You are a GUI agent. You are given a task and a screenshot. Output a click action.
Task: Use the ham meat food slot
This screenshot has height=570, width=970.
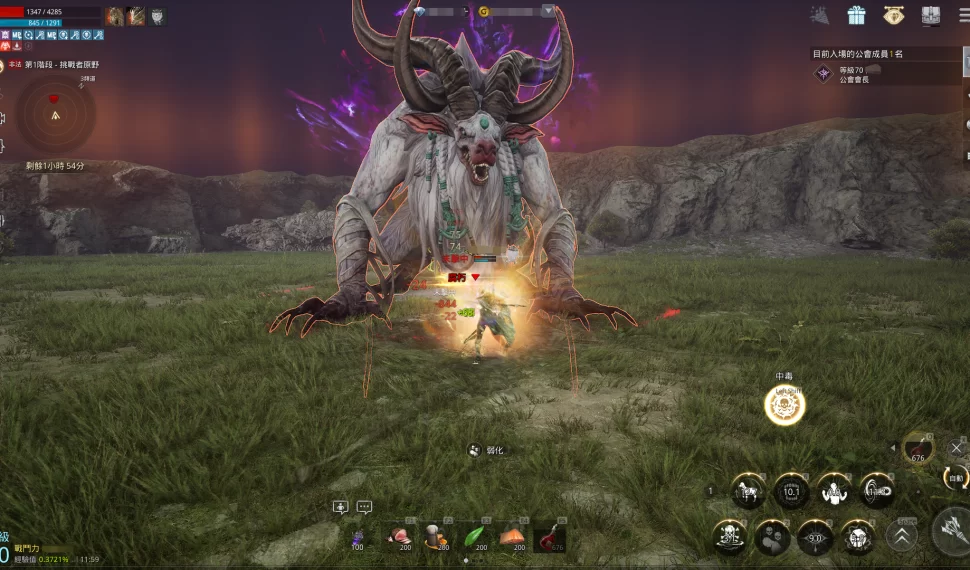pyautogui.click(x=401, y=537)
